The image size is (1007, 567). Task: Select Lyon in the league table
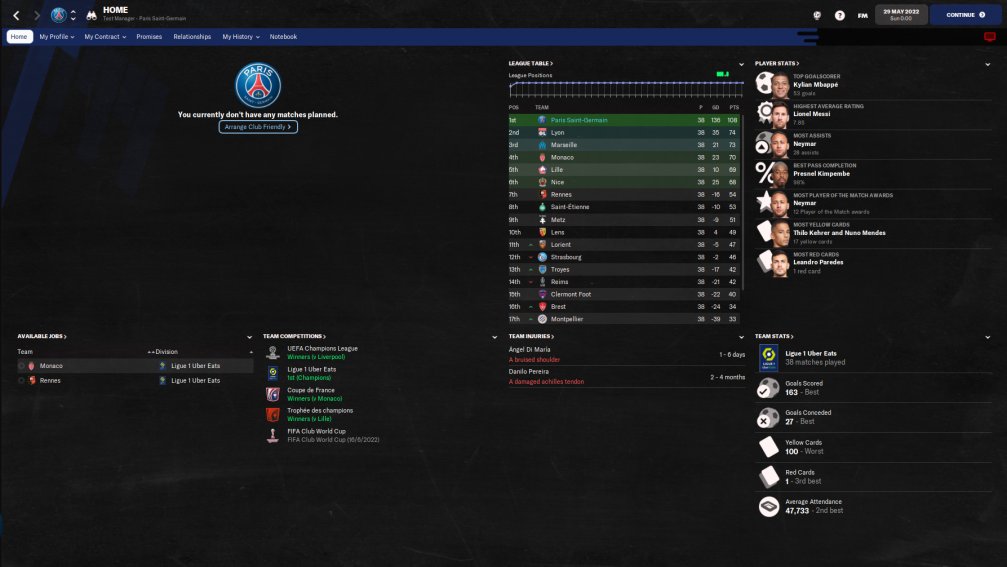point(557,132)
